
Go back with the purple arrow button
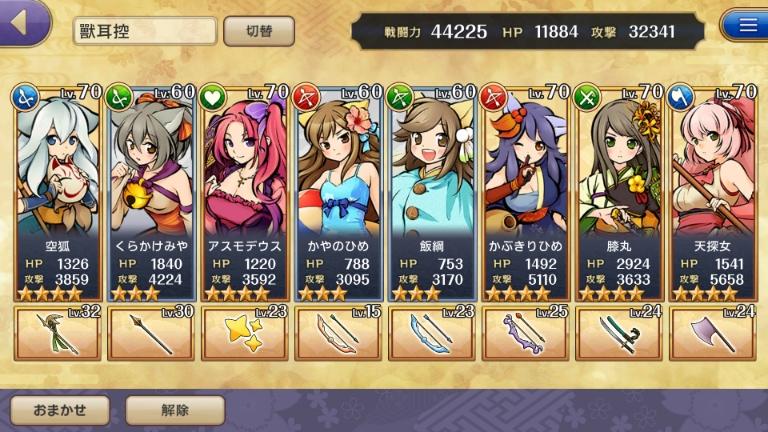coord(24,22)
